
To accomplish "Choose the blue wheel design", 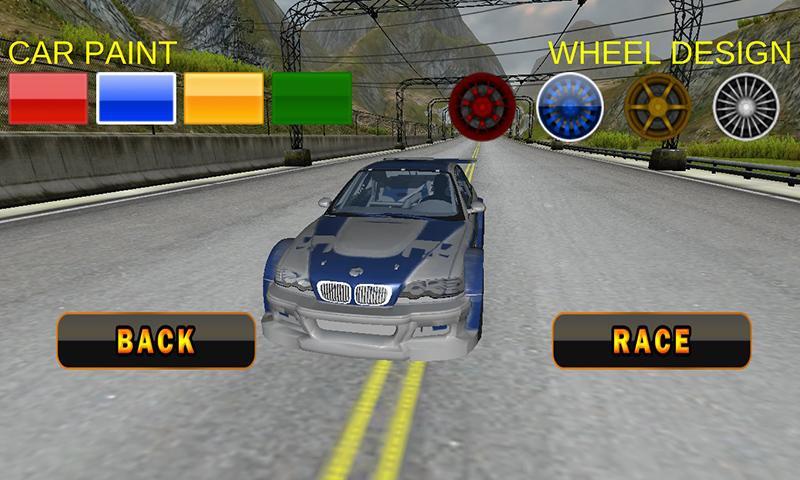I will 569,105.
